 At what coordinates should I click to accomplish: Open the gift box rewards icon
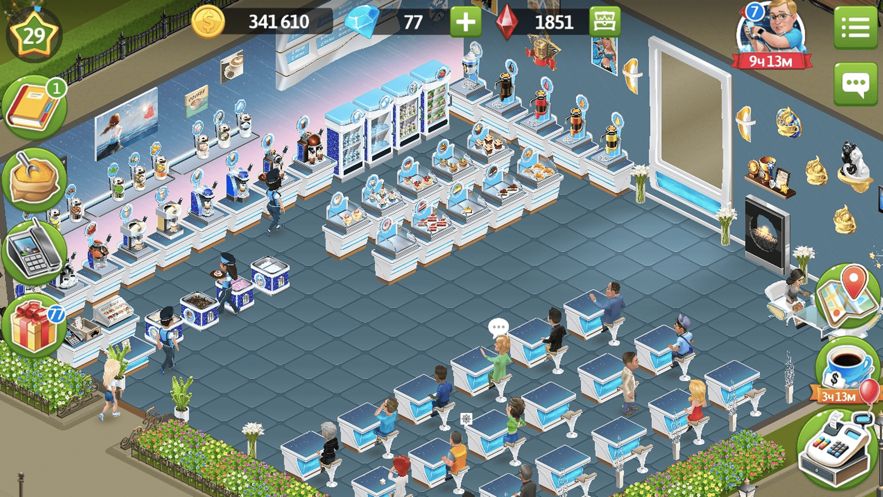pyautogui.click(x=33, y=326)
